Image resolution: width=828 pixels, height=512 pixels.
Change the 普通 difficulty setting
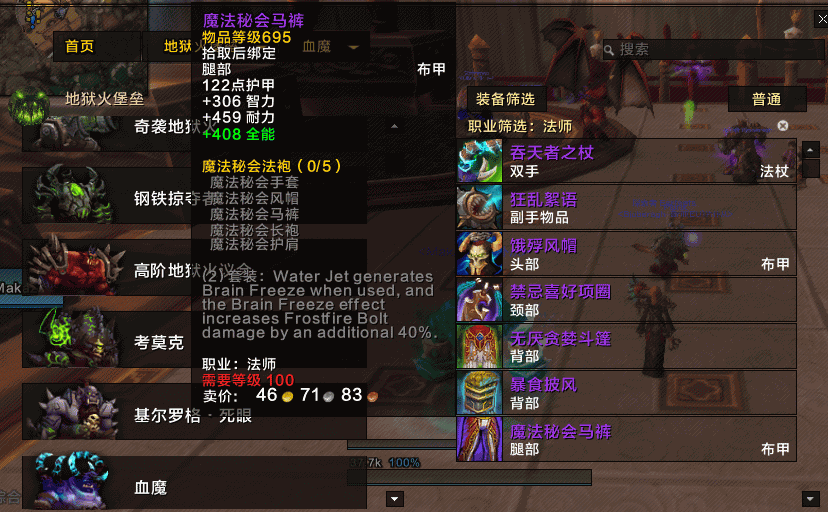(x=766, y=99)
